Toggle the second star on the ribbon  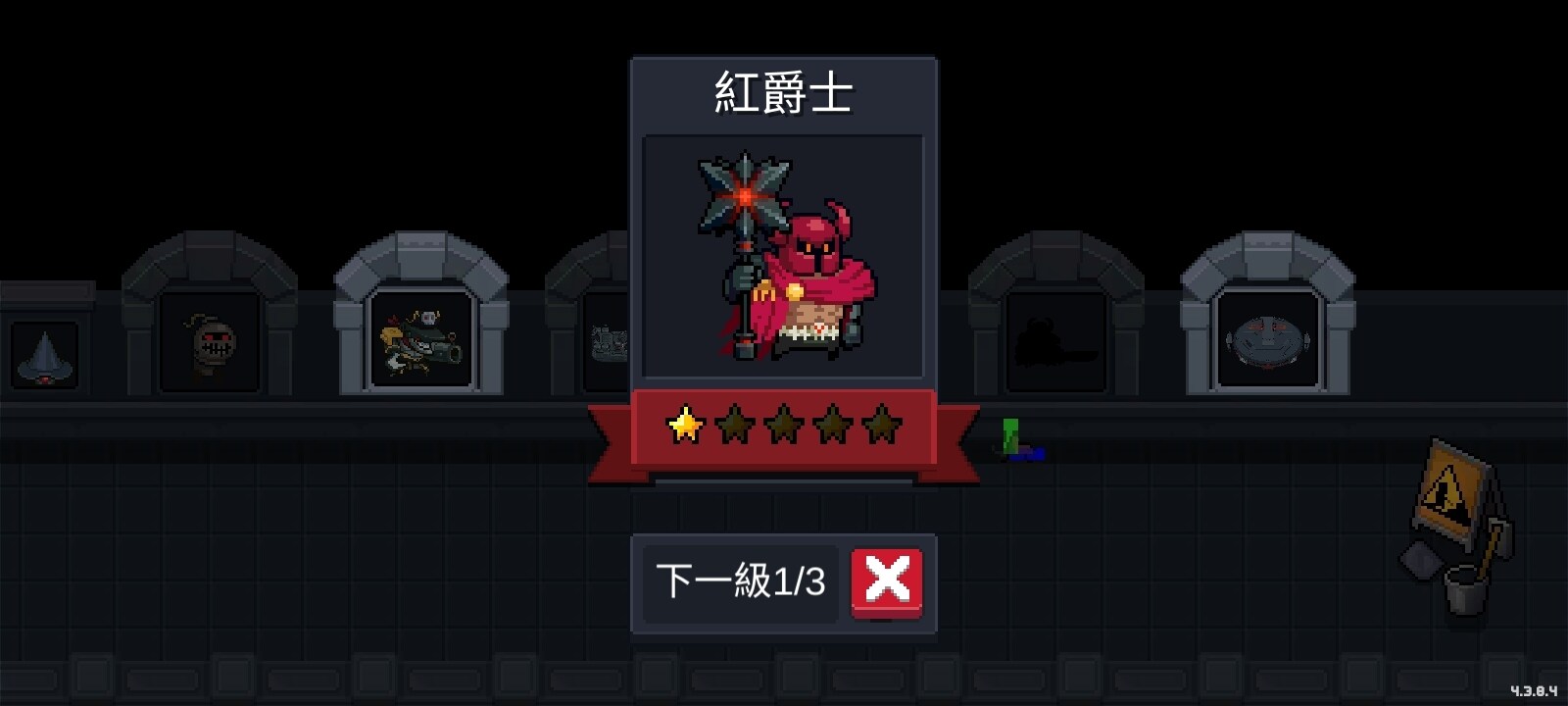[x=736, y=424]
